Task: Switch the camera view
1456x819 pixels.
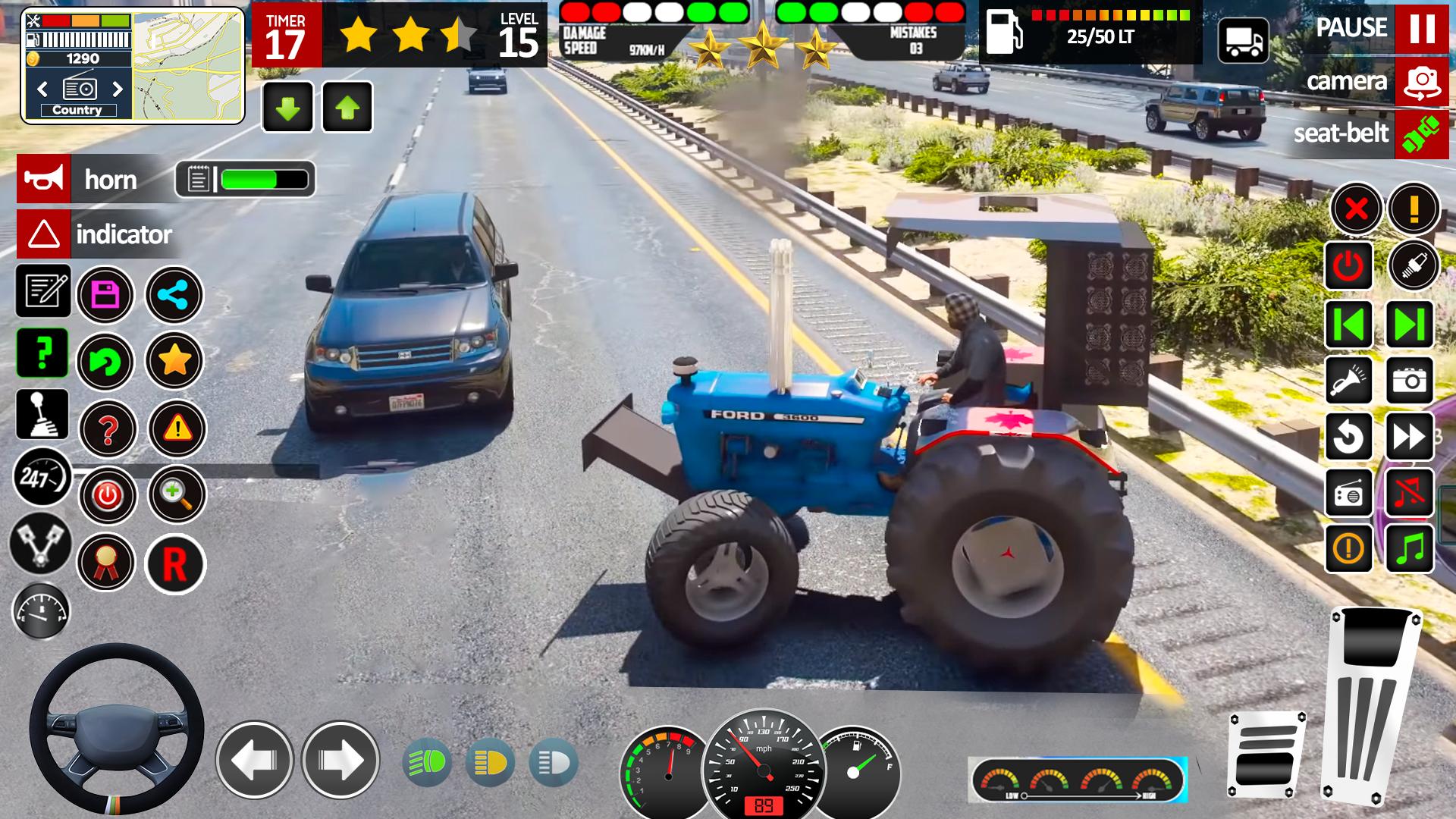Action: 1421,81
